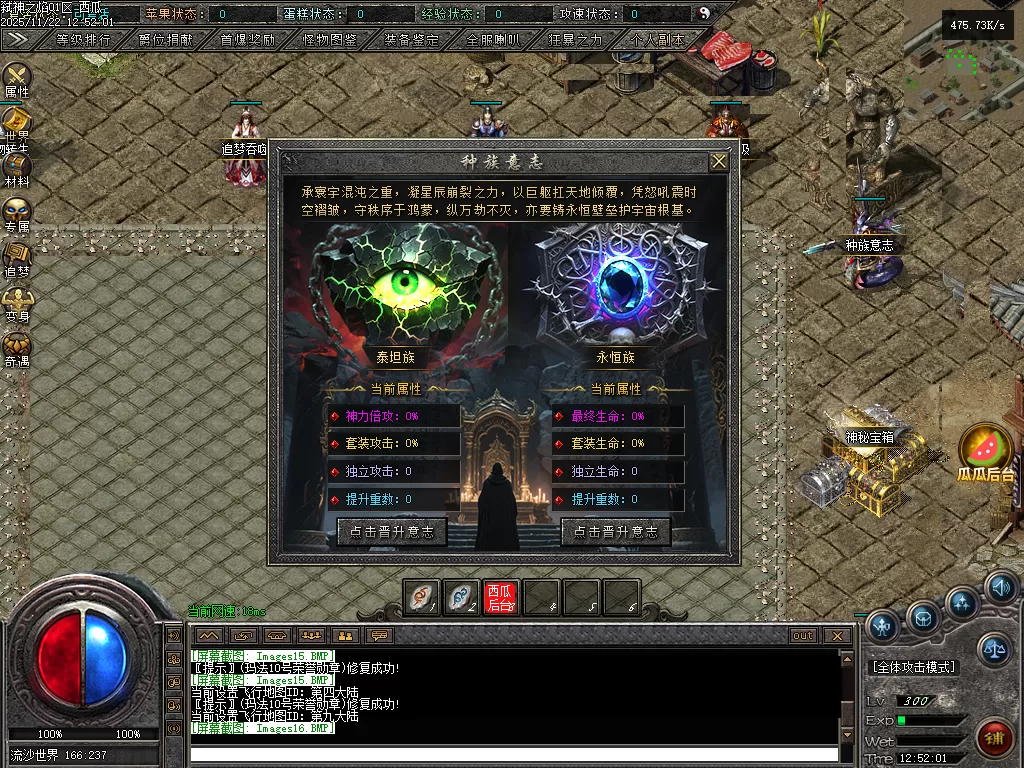This screenshot has width=1024, height=768.
Task: Close the 神族意志 window
Action: [719, 162]
